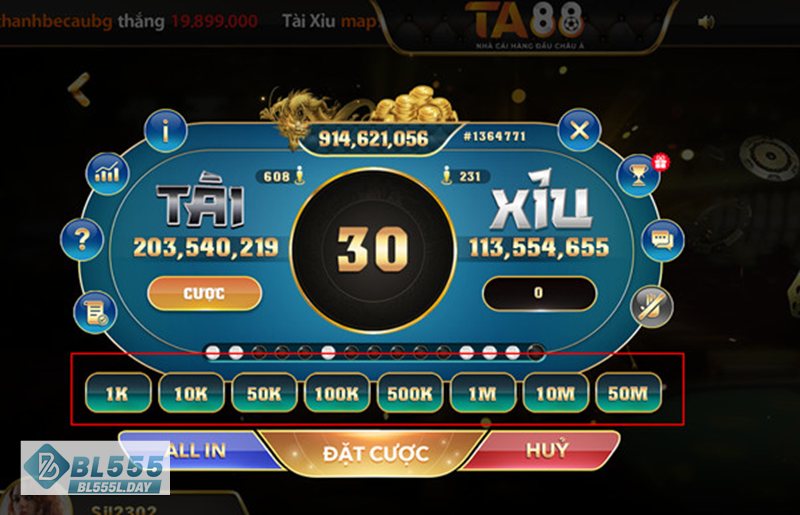This screenshot has height=515, width=800.
Task: Toggle the speaker sound icon
Action: (x=706, y=21)
